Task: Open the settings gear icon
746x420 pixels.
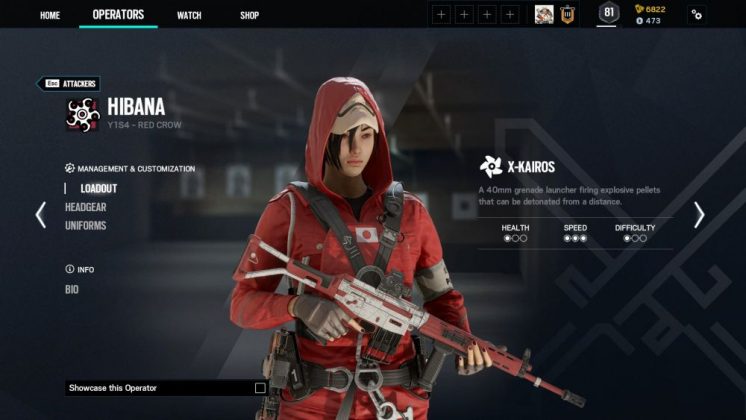Action: 697,14
